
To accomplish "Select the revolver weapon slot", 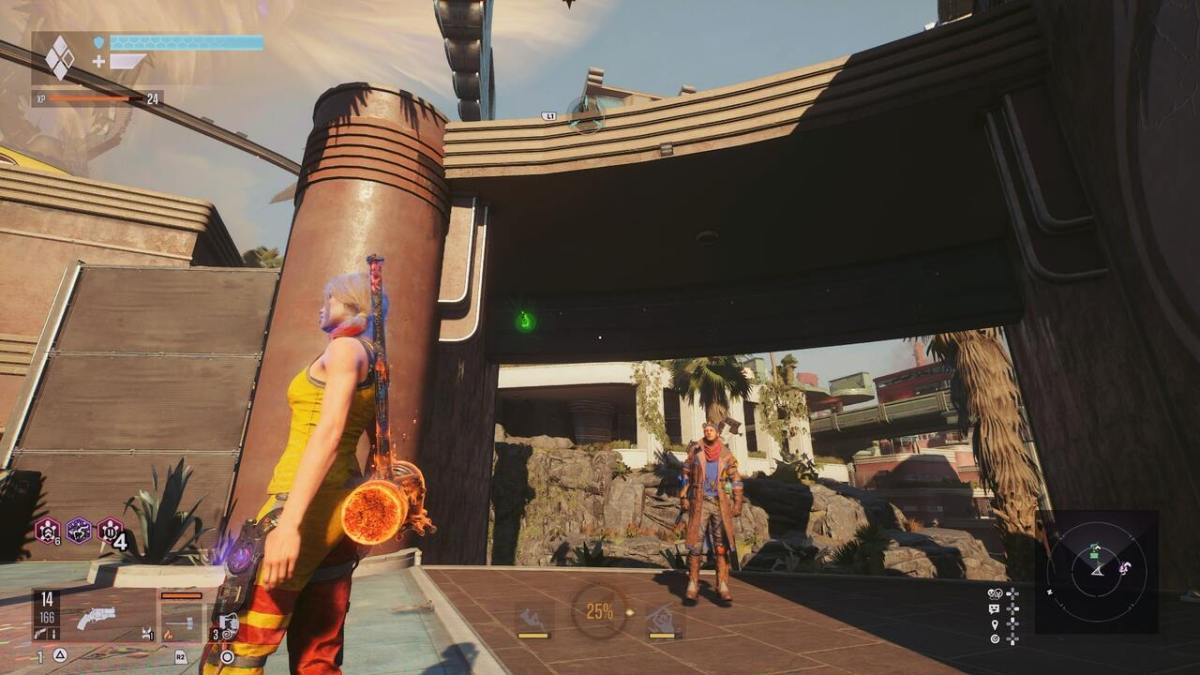I will [x=97, y=618].
